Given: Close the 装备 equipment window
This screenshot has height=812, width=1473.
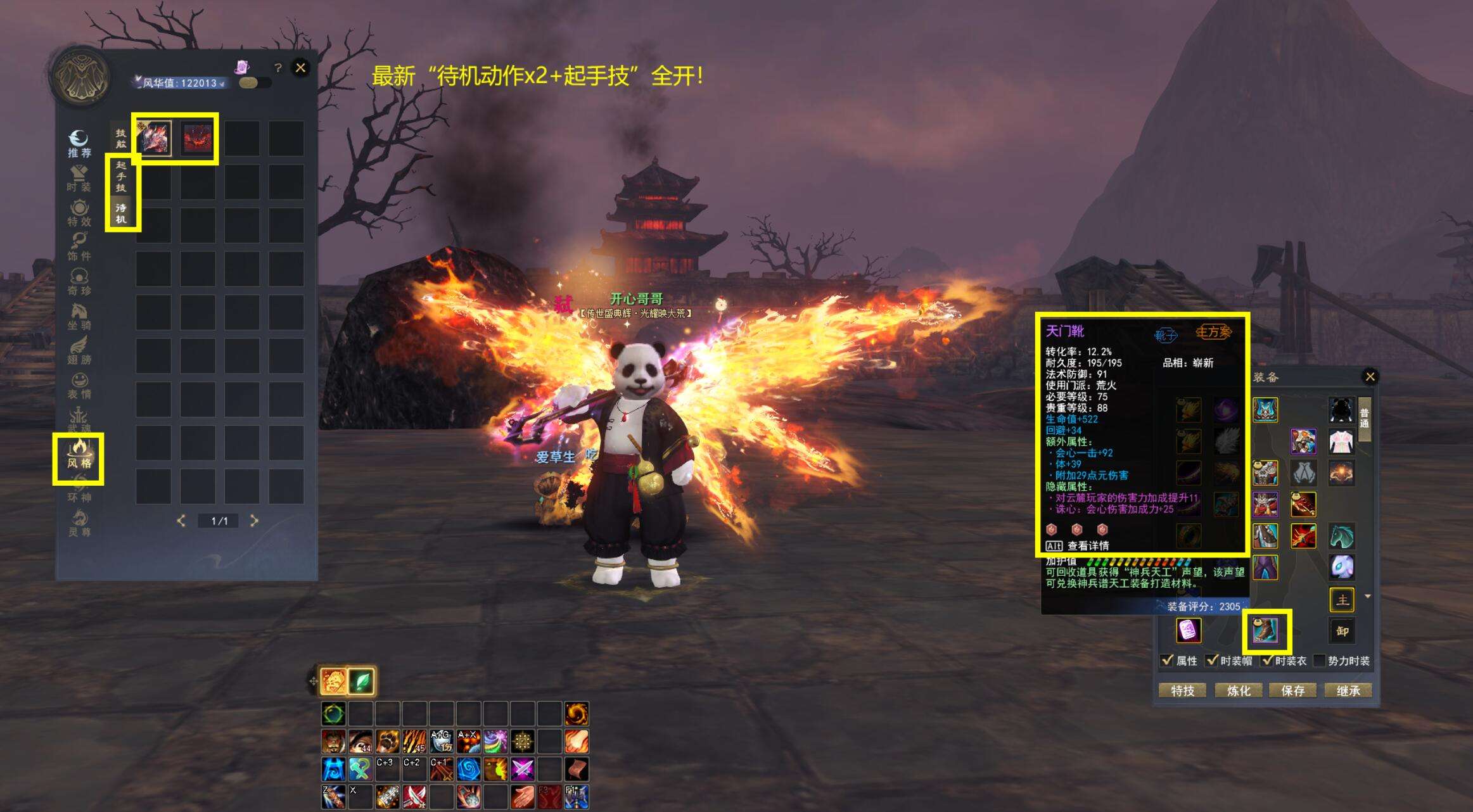Looking at the screenshot, I should (1370, 377).
